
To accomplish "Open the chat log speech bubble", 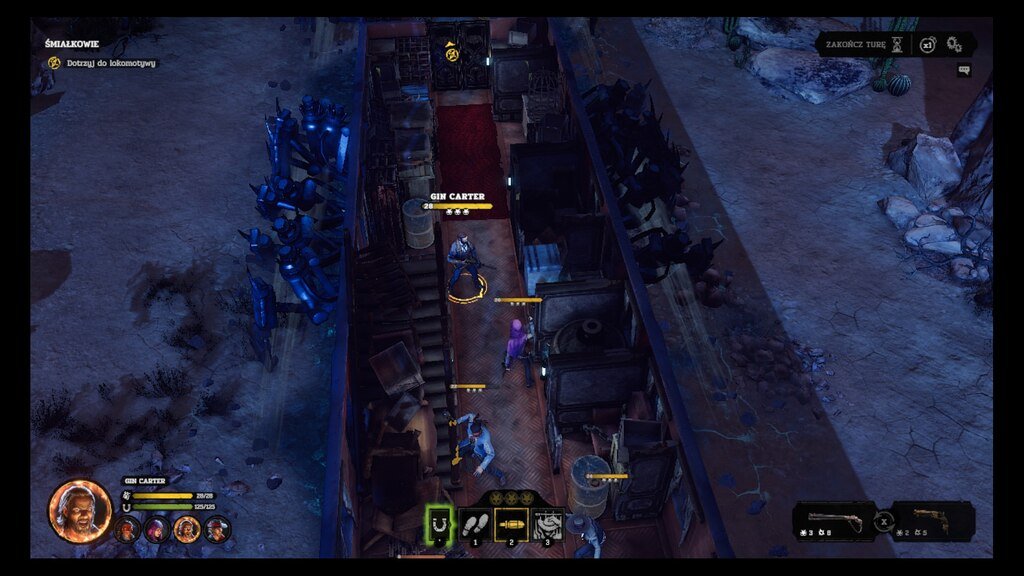I will point(963,70).
